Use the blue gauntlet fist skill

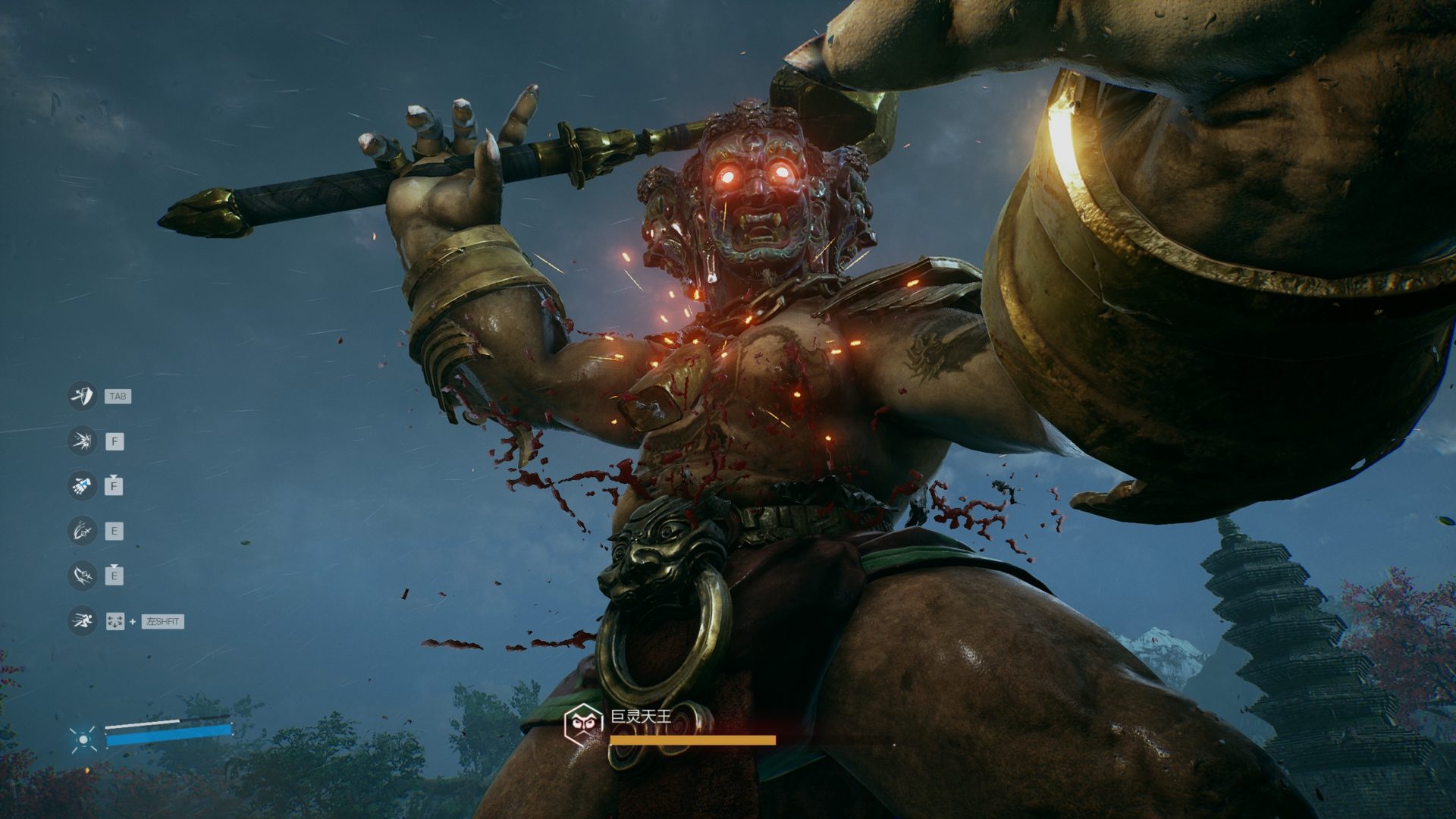click(82, 485)
